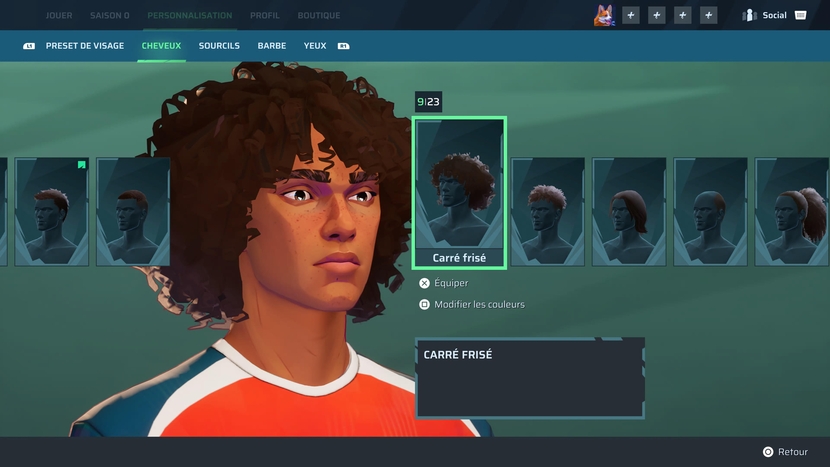
Task: Open the Sourcils tab
Action: (x=219, y=46)
